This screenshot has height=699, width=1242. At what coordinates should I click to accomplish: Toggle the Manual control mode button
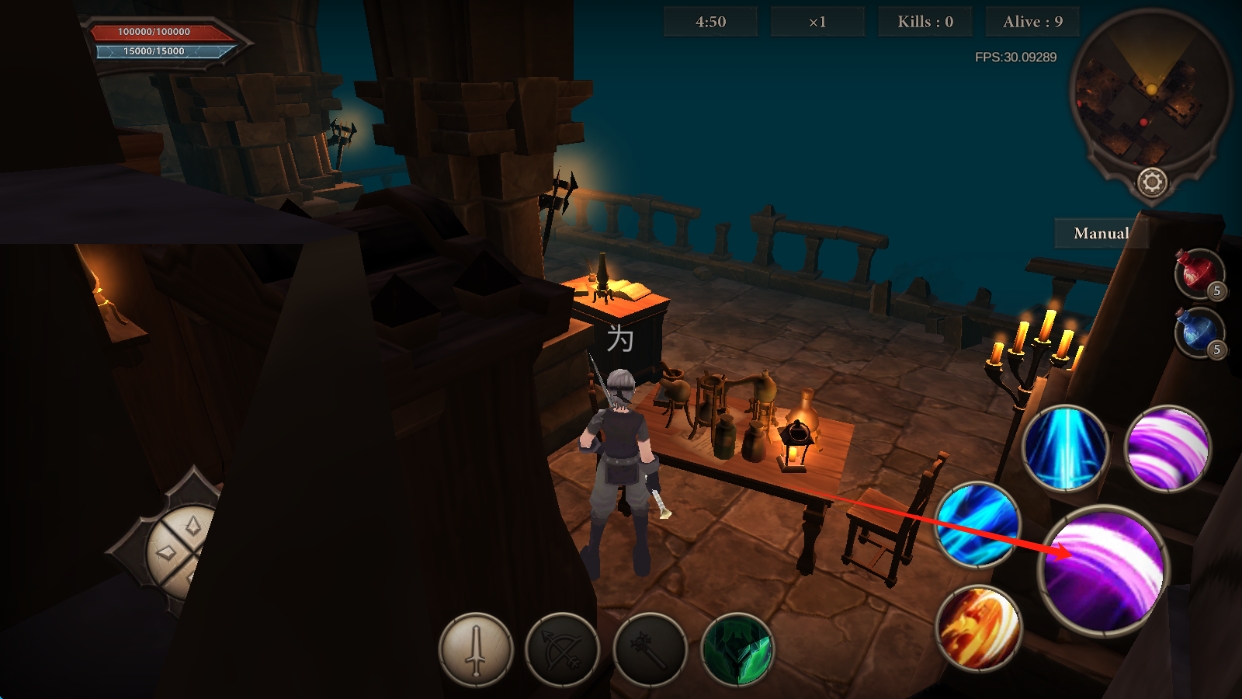(x=1101, y=233)
